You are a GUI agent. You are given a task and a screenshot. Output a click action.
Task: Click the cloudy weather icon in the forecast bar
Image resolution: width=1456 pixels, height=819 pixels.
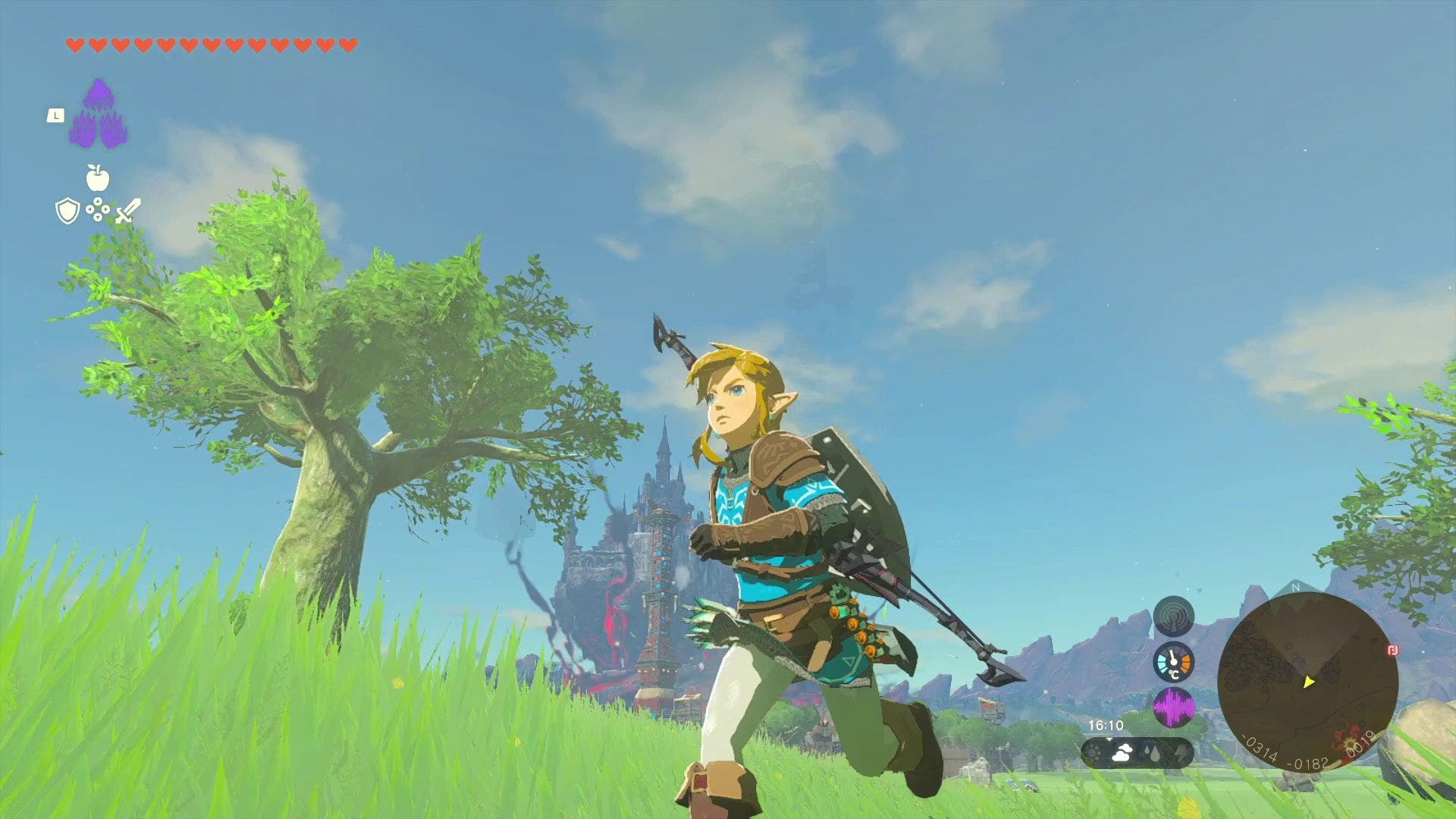click(x=1122, y=754)
